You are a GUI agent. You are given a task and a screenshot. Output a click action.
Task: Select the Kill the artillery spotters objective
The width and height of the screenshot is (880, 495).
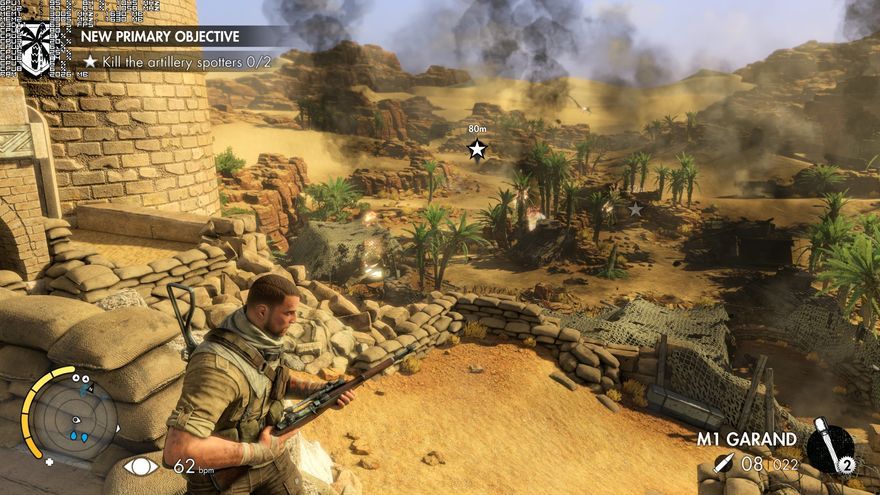[x=160, y=62]
